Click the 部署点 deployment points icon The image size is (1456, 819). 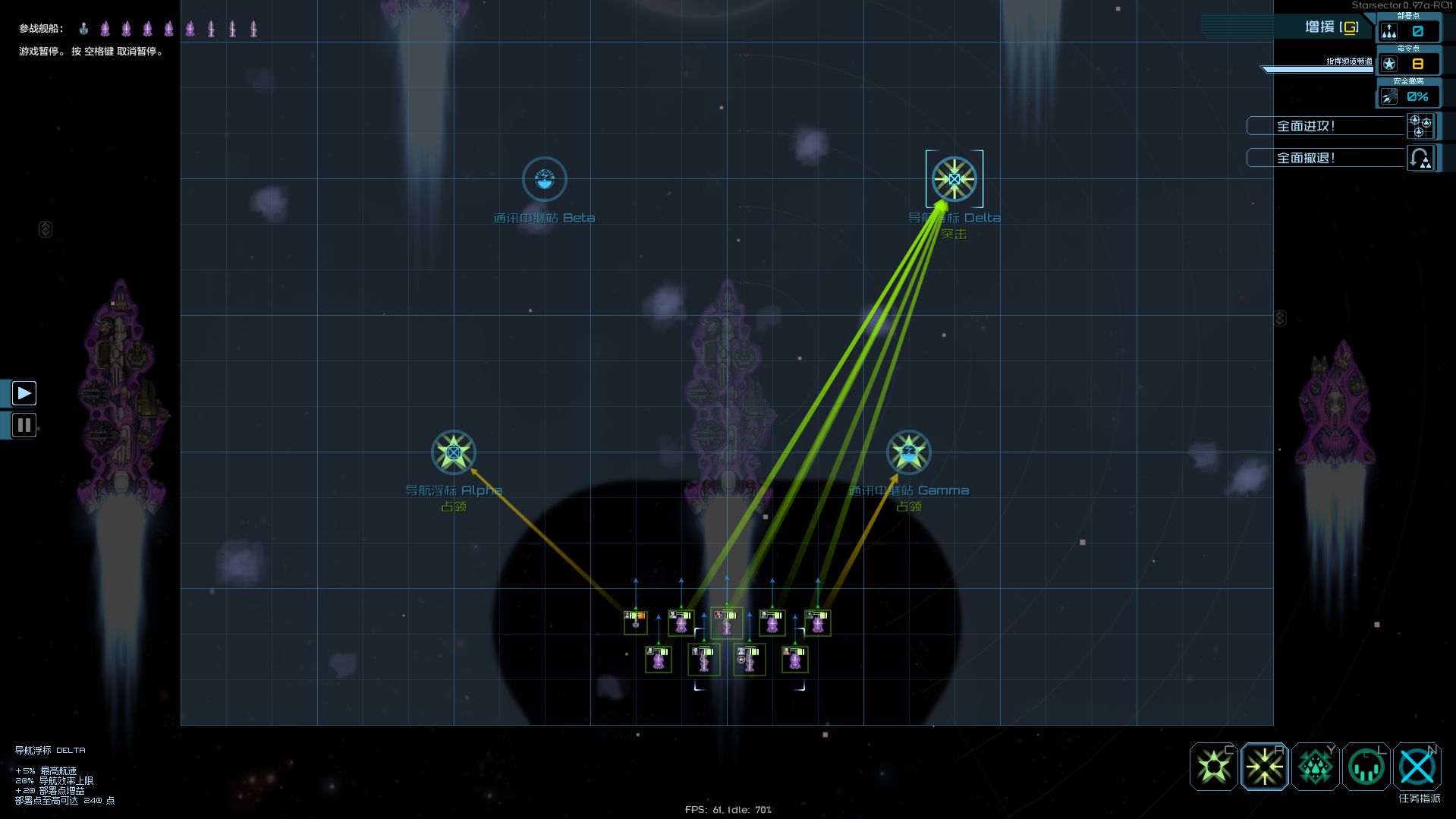click(1391, 30)
